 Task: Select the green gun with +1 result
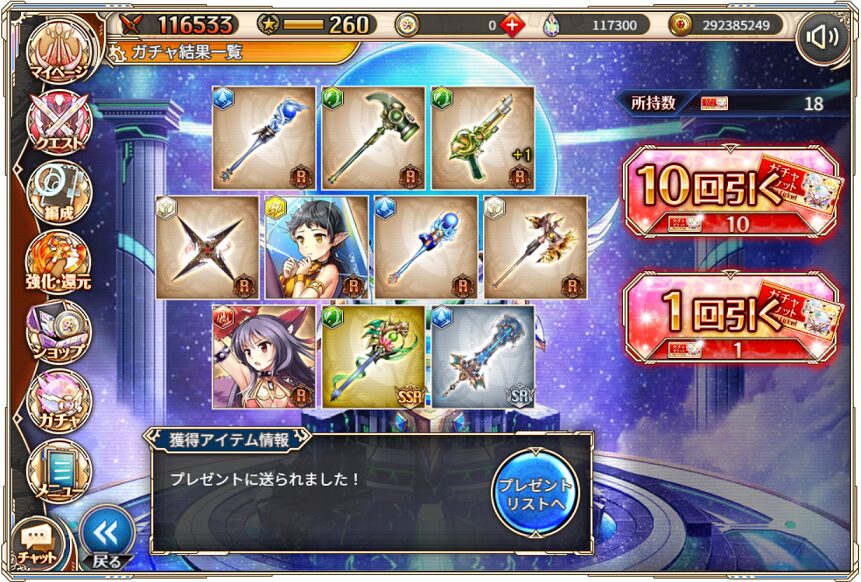click(482, 138)
